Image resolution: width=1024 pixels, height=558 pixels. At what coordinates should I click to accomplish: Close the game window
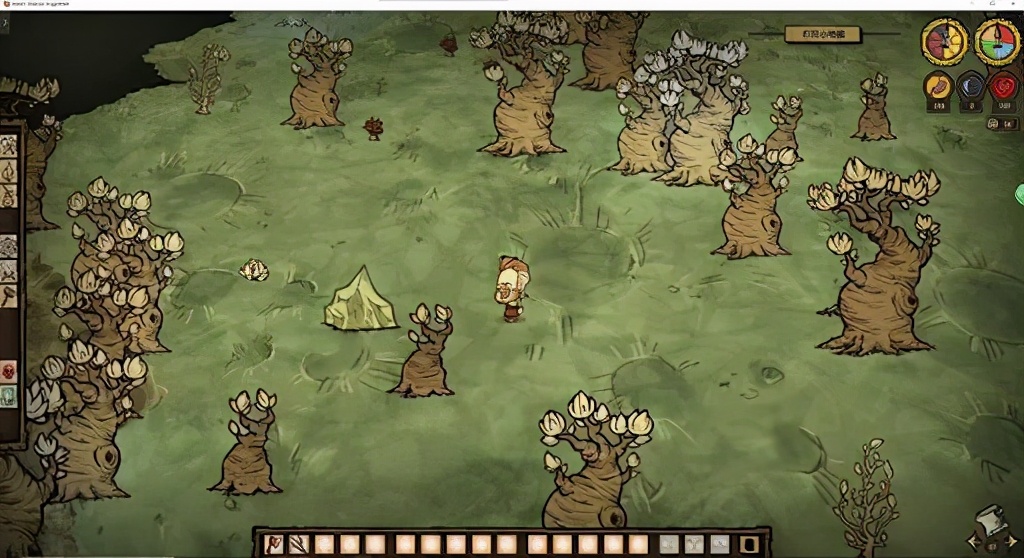1012,5
